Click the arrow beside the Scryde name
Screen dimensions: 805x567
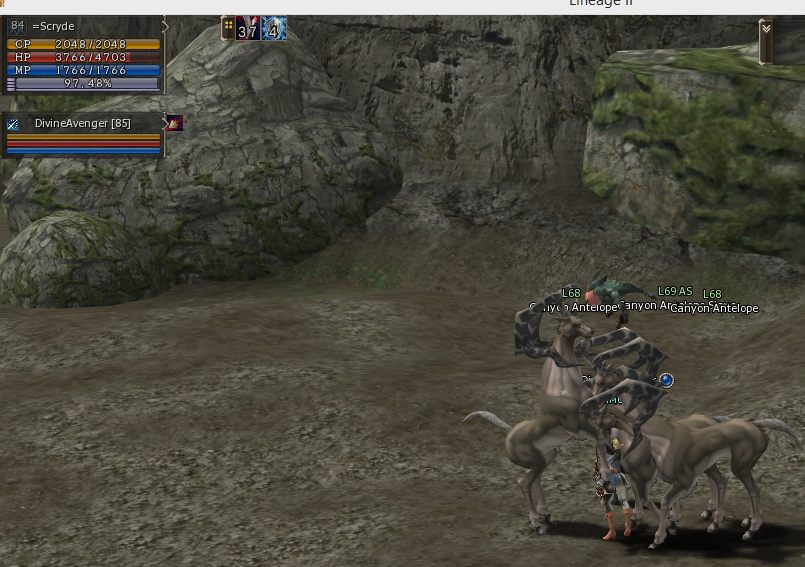(x=165, y=27)
